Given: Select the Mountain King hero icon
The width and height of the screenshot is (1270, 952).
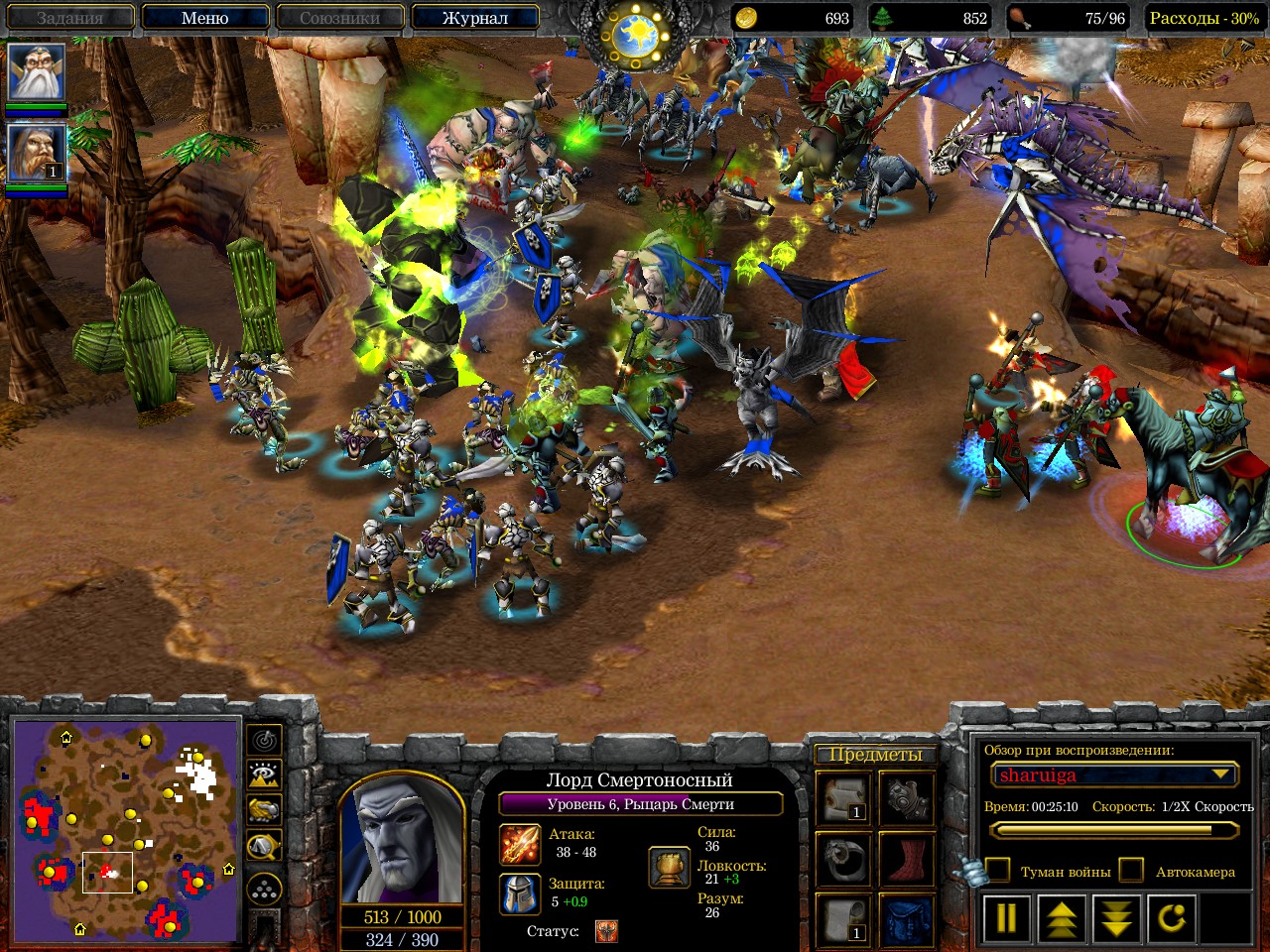Looking at the screenshot, I should click(x=37, y=151).
